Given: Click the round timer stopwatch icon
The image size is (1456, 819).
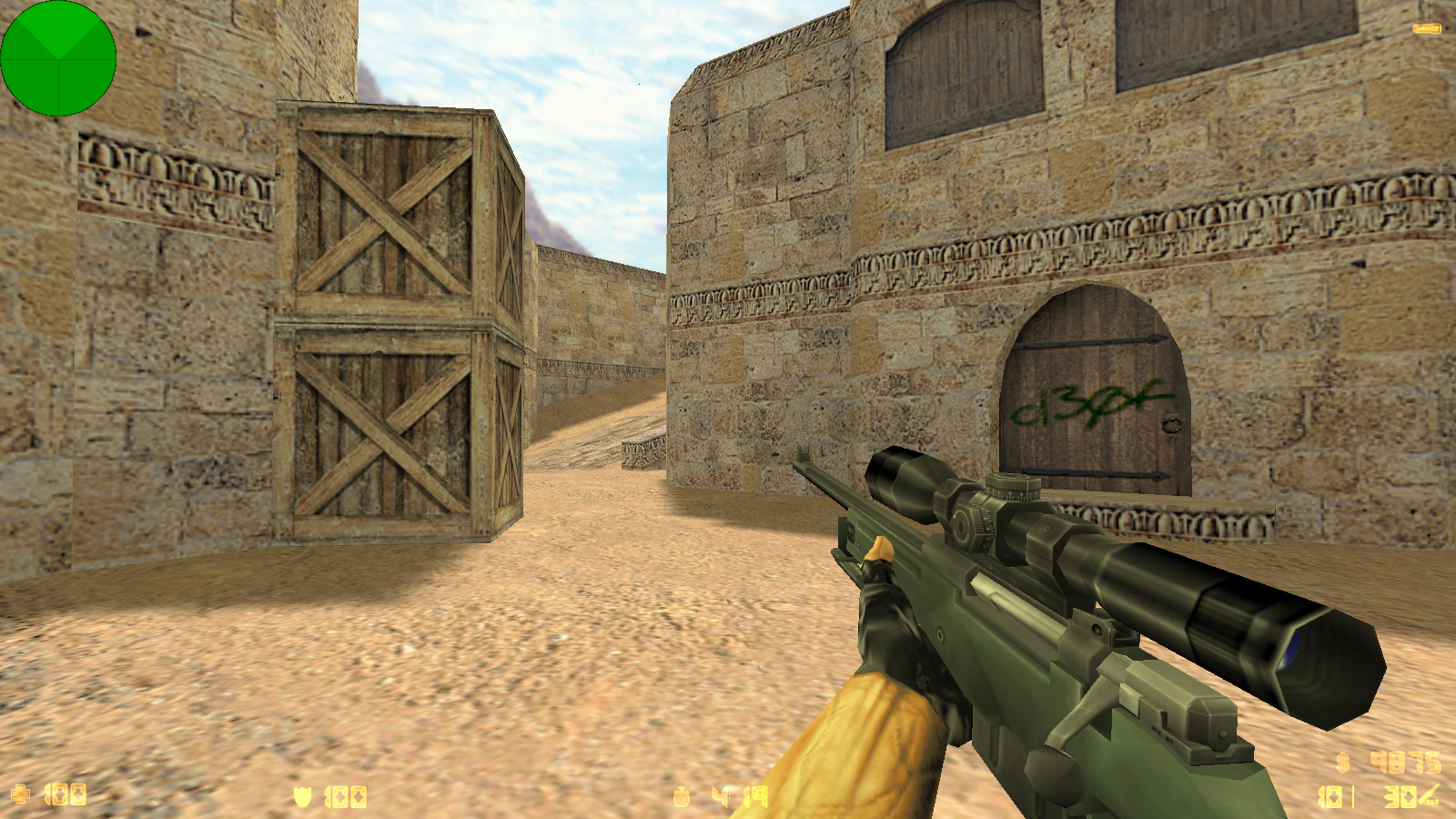Looking at the screenshot, I should click(x=682, y=794).
